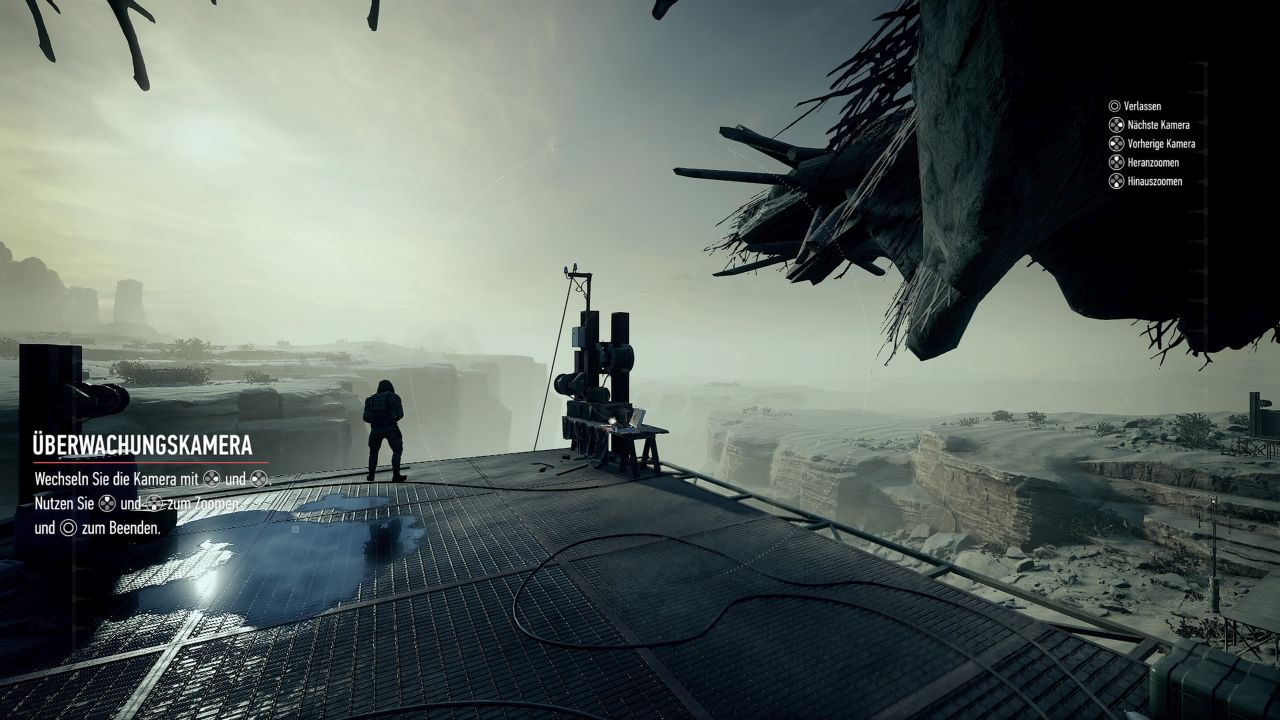Screen dimensions: 1280x720
Task: Click the D-pad up icon next to Heranzoomen
Action: (x=1117, y=162)
